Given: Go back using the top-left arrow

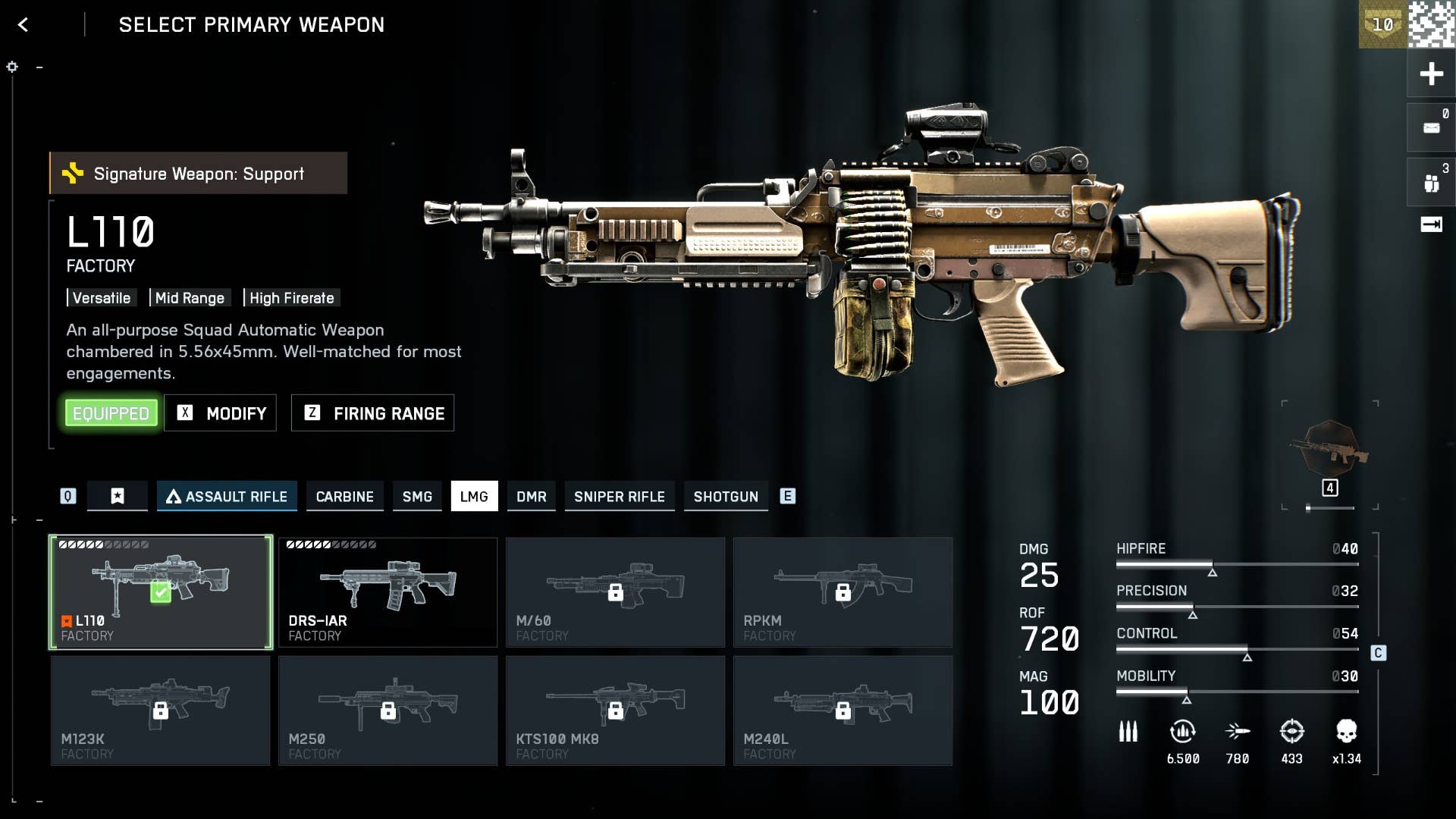Looking at the screenshot, I should [23, 25].
